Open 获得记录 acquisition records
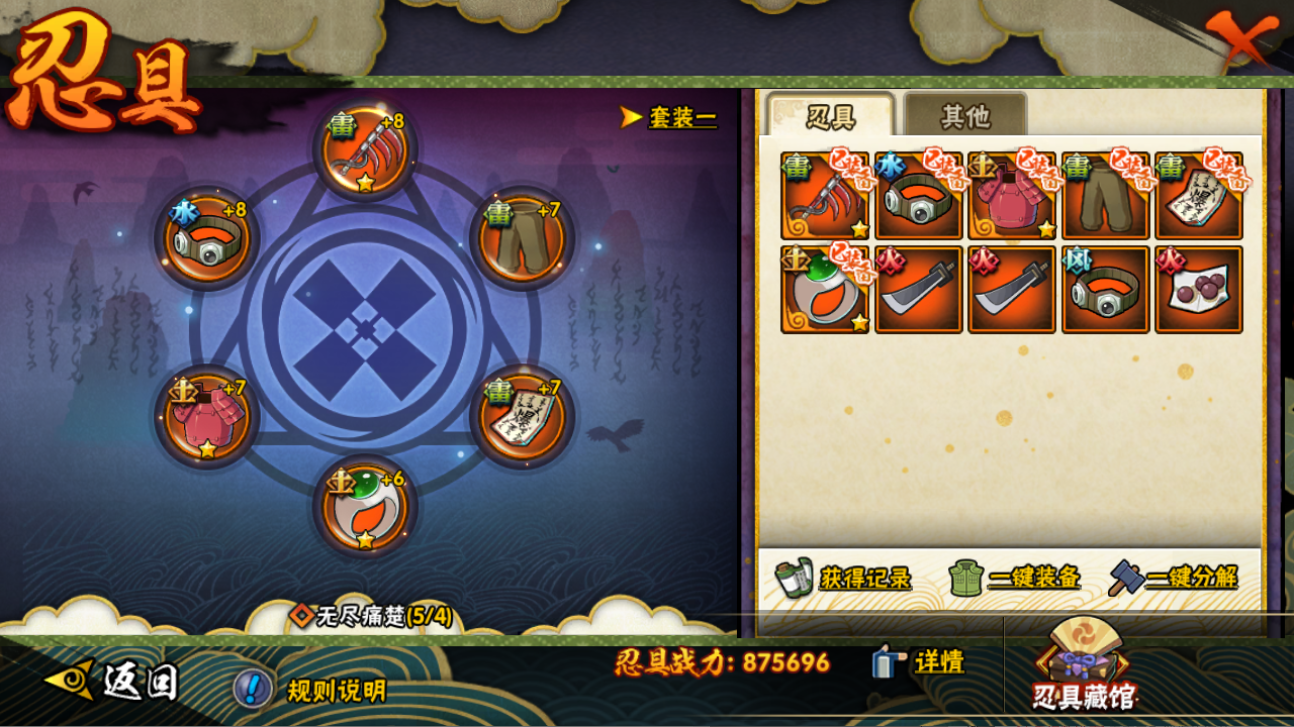 point(844,577)
